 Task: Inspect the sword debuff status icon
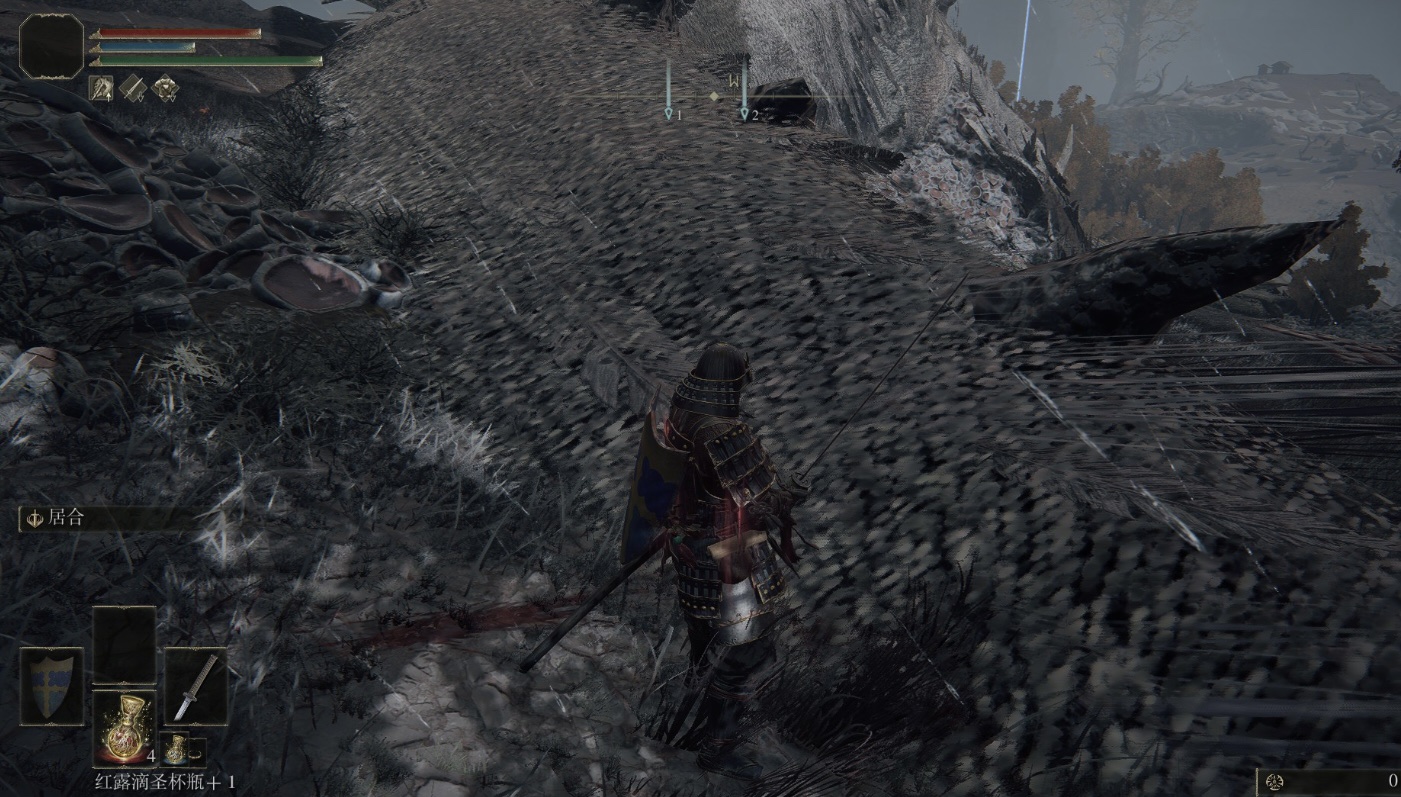[133, 88]
